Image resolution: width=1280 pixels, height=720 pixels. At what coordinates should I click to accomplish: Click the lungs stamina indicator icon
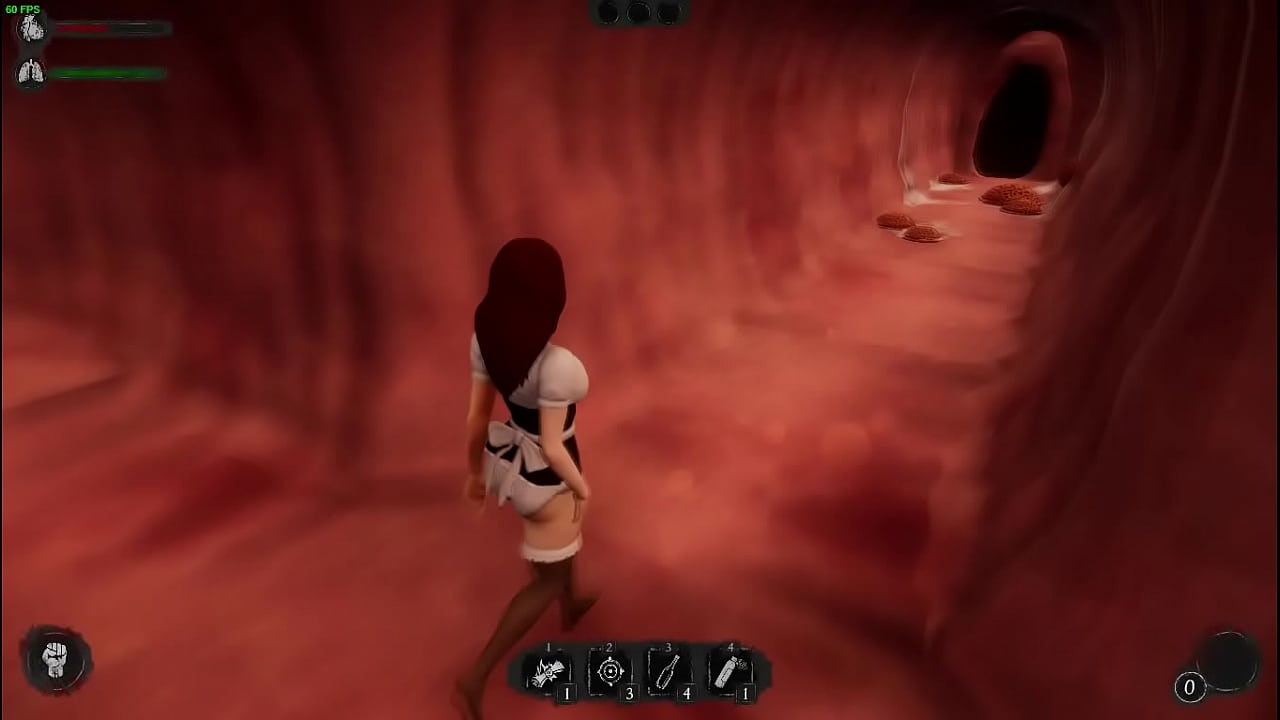click(30, 71)
